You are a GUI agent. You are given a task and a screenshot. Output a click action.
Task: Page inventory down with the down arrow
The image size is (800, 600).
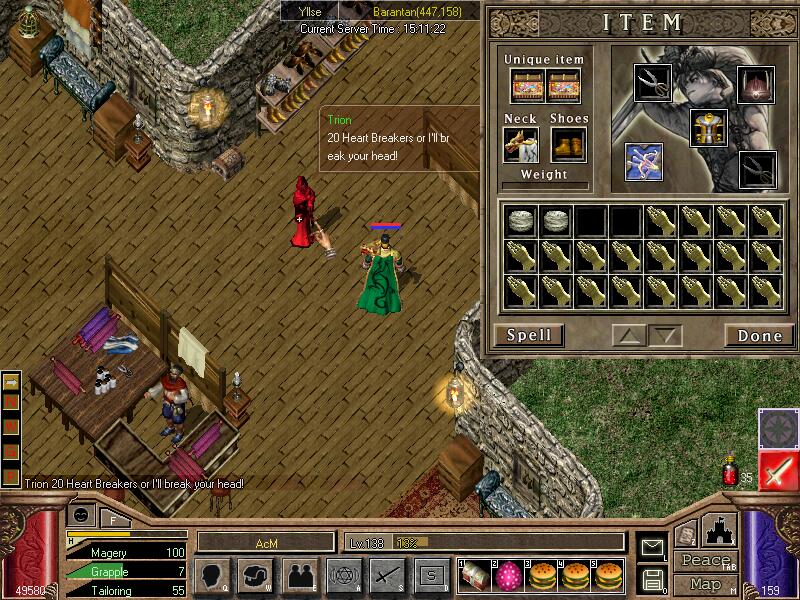pos(663,336)
